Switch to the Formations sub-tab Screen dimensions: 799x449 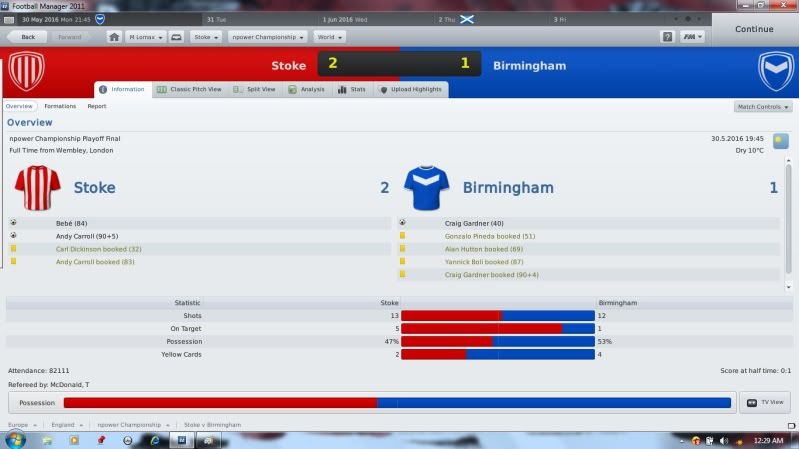pos(60,106)
